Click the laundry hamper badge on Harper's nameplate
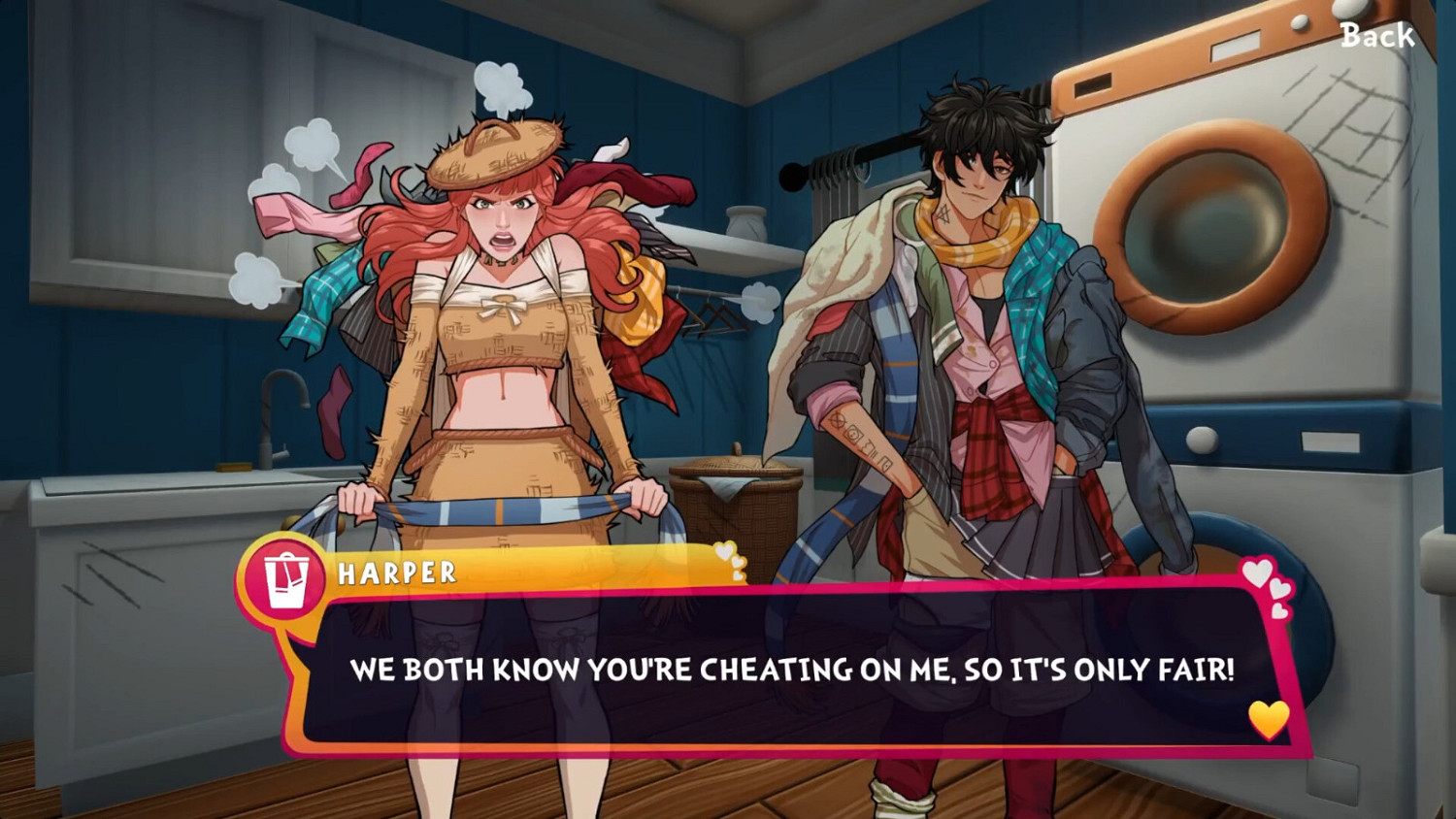Screen dimensions: 1456x819 coord(284,573)
